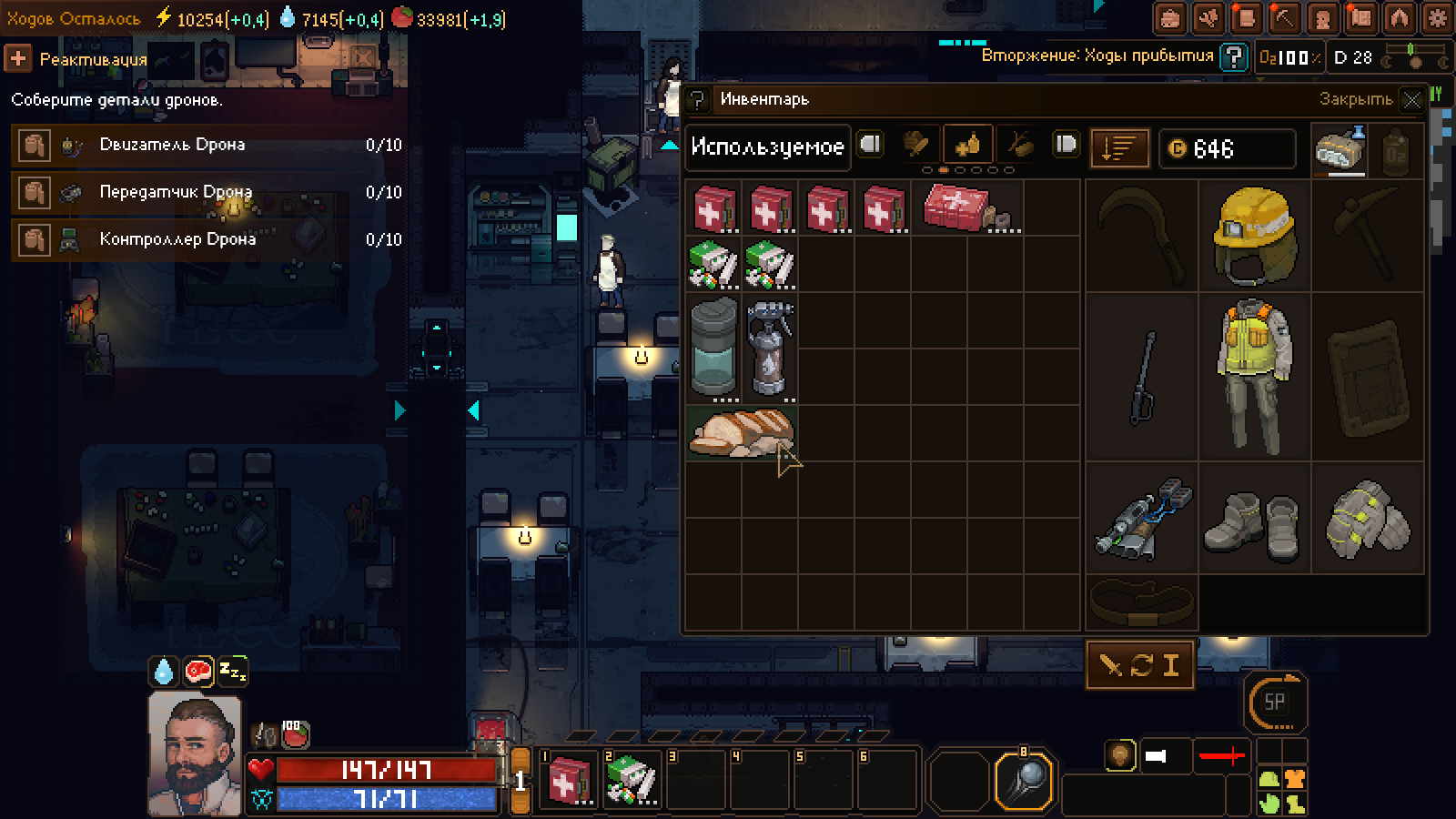Close the inventory window
1456x819 pixels.
point(1411,100)
